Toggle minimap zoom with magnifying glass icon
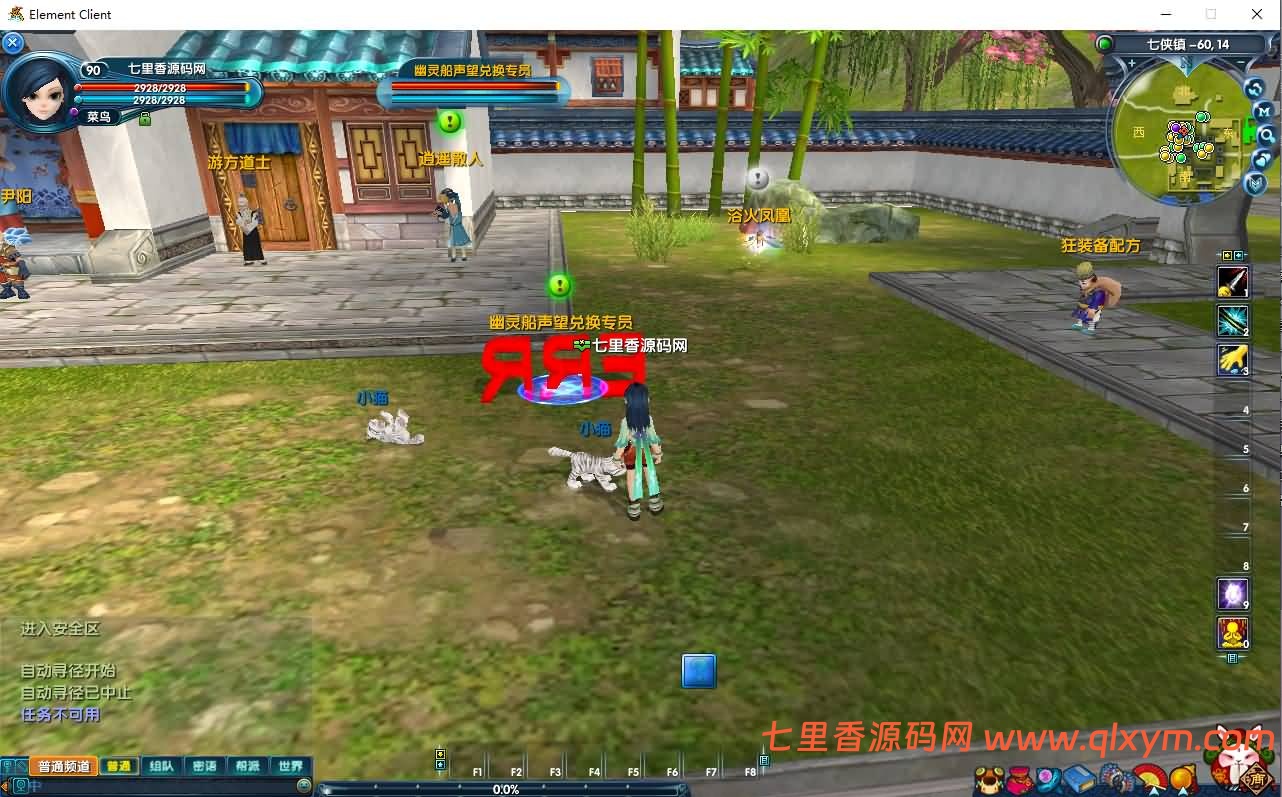The image size is (1282, 797). click(x=1263, y=135)
